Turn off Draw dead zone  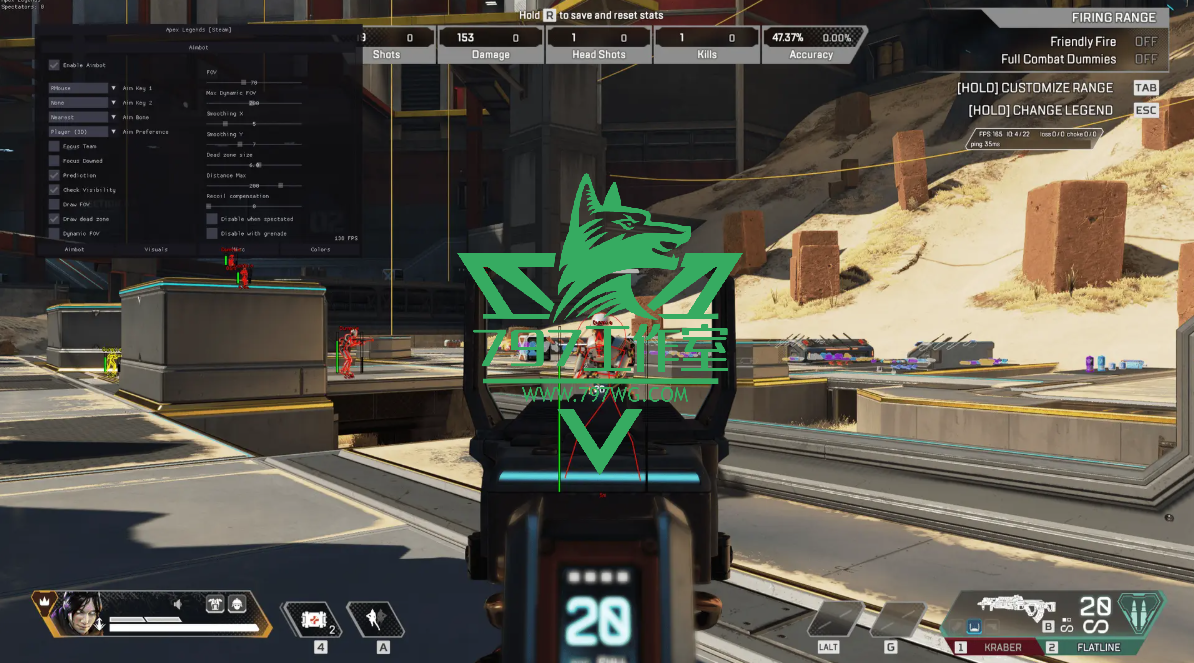(x=54, y=218)
